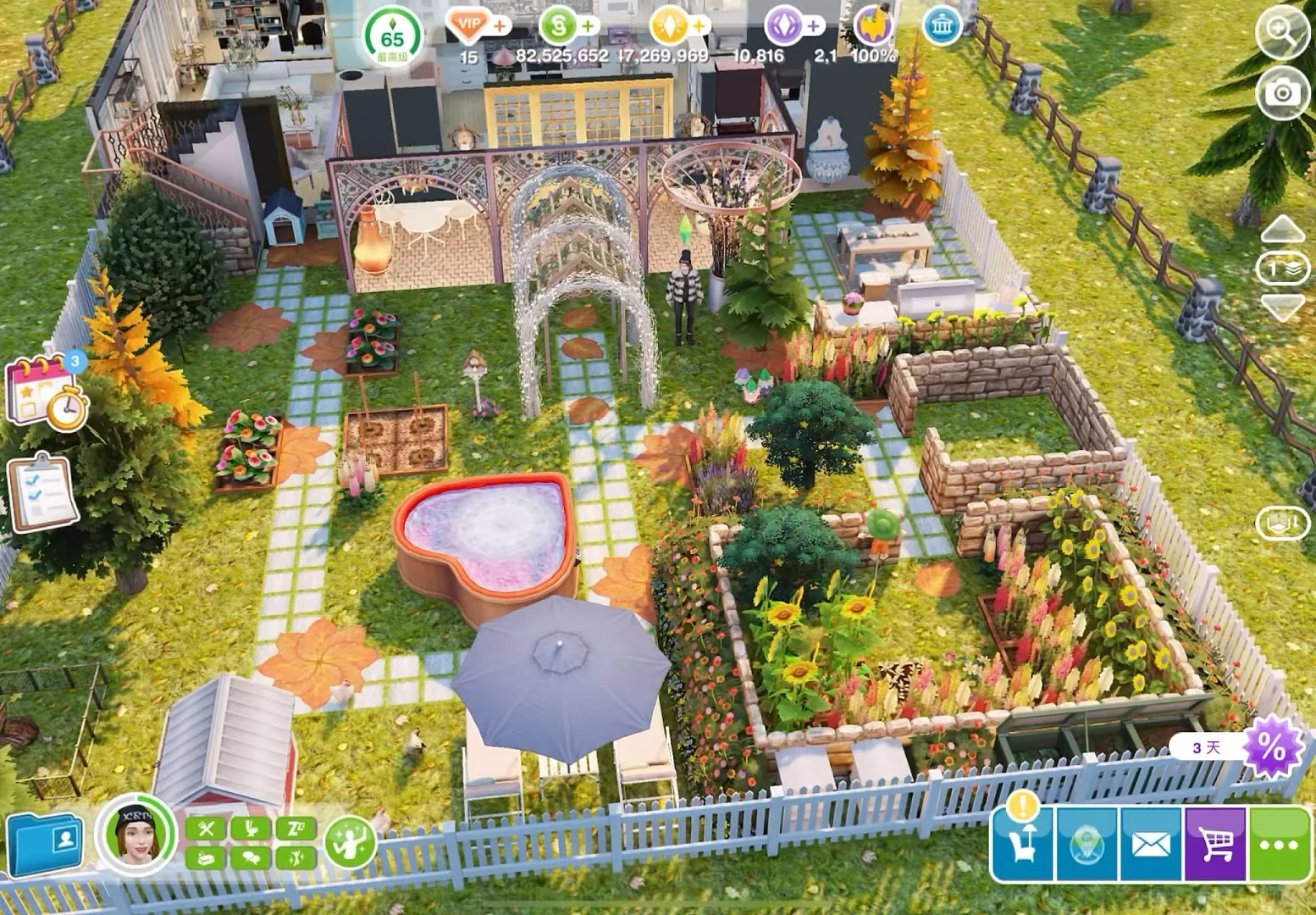This screenshot has height=915, width=1316.
Task: Open the clipboard goals checklist
Action: tap(42, 492)
